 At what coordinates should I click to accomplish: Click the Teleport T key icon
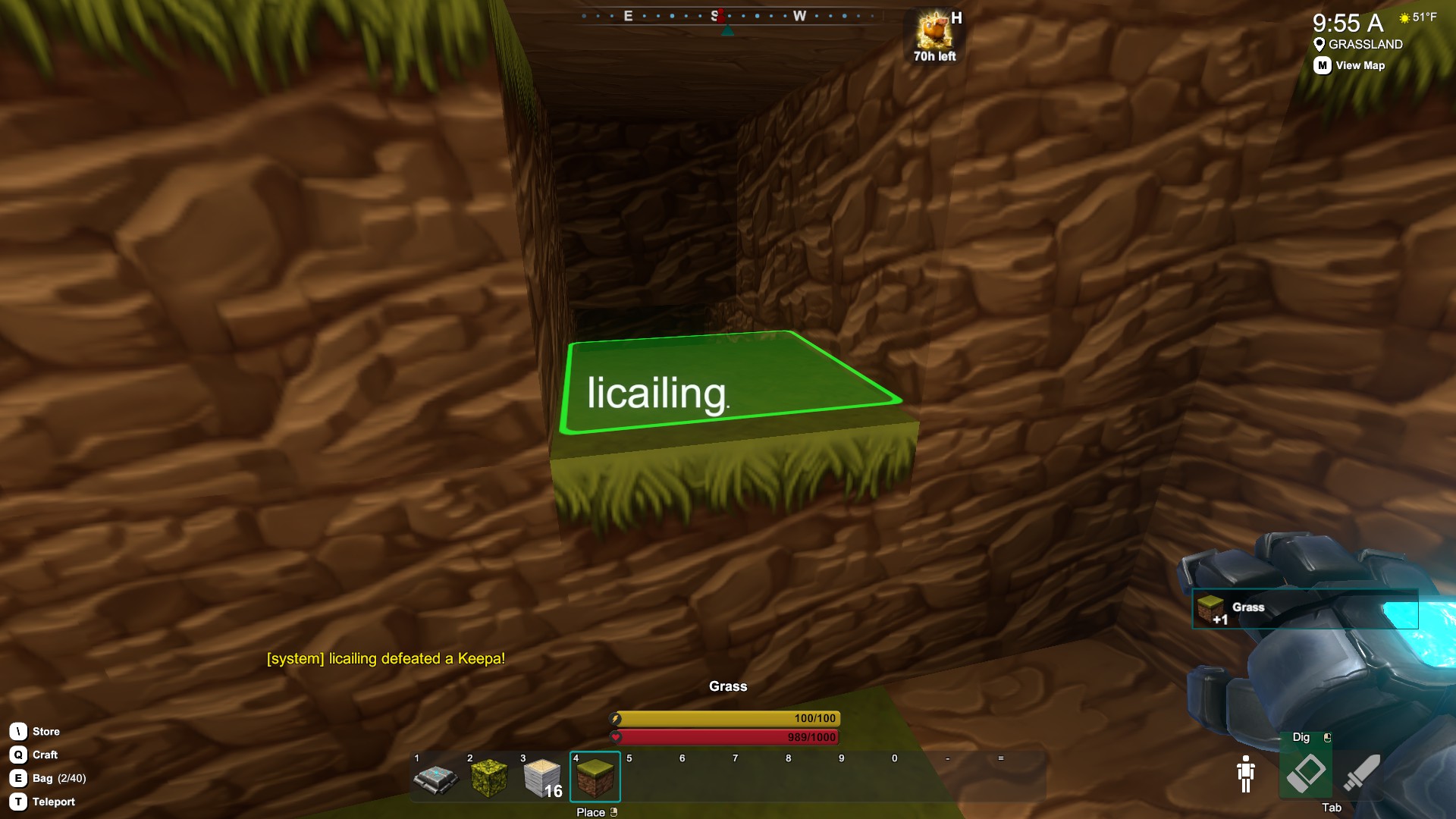17,802
